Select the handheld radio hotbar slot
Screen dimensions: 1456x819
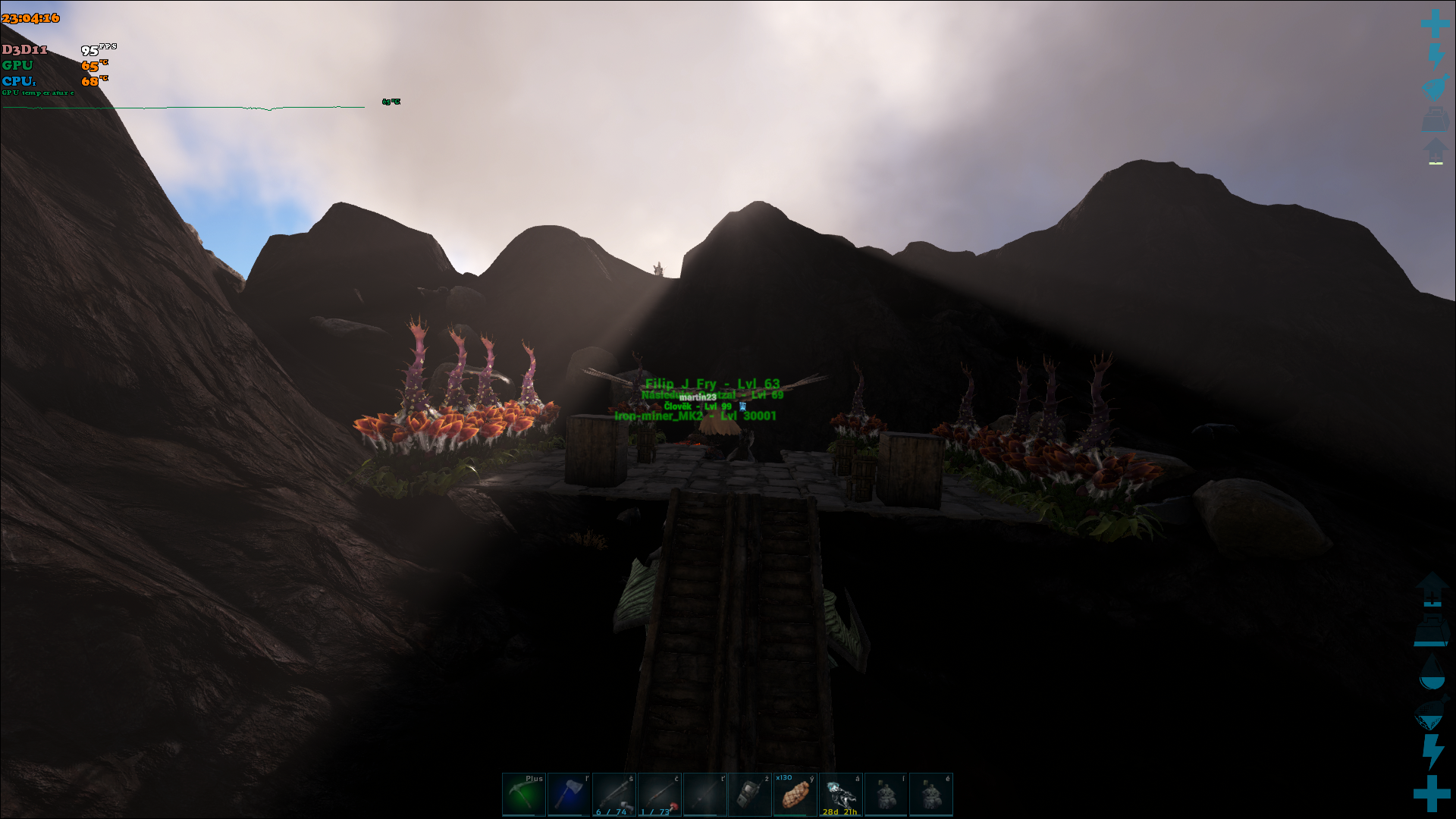(750, 795)
